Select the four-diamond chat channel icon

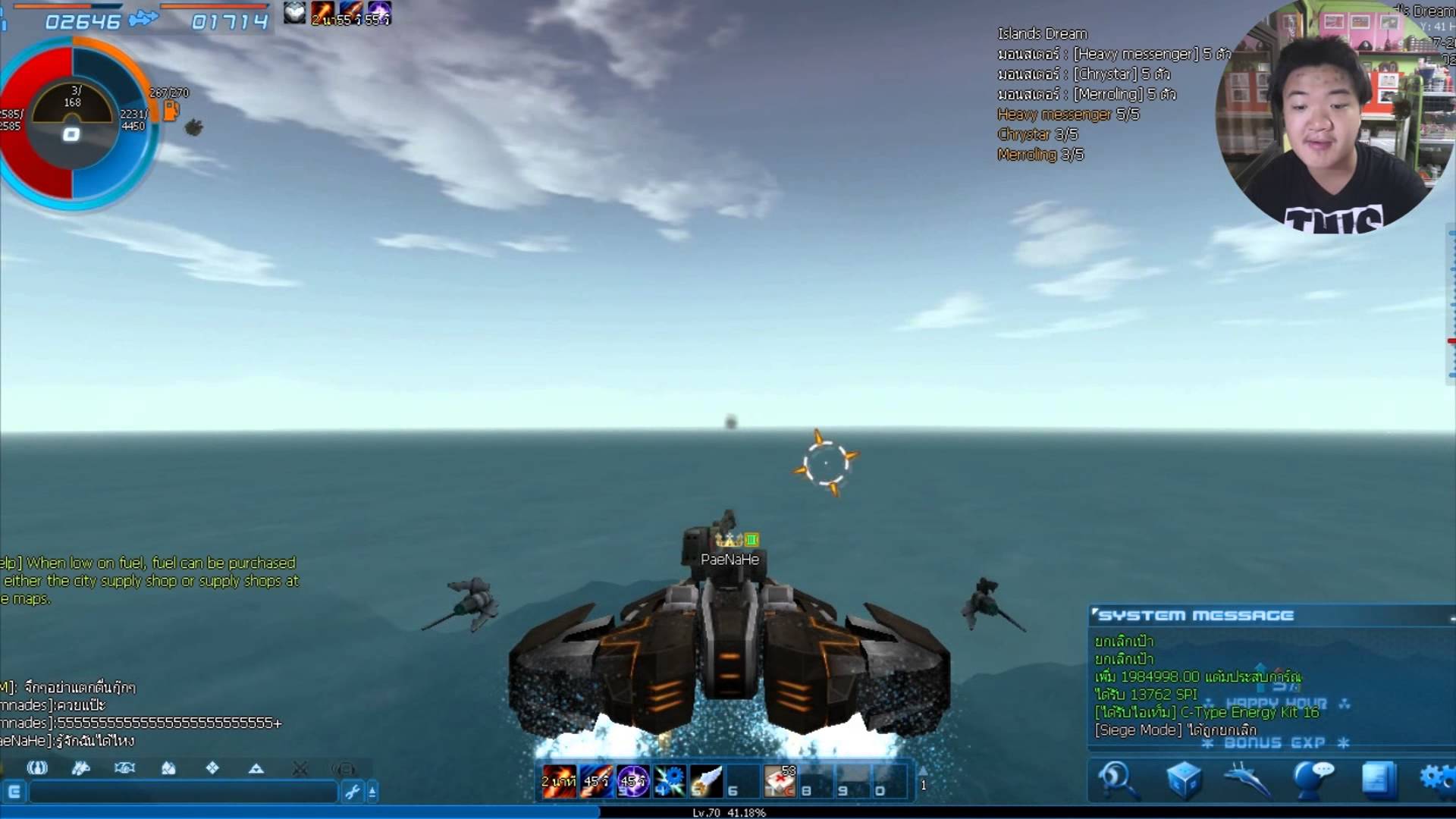tap(212, 768)
